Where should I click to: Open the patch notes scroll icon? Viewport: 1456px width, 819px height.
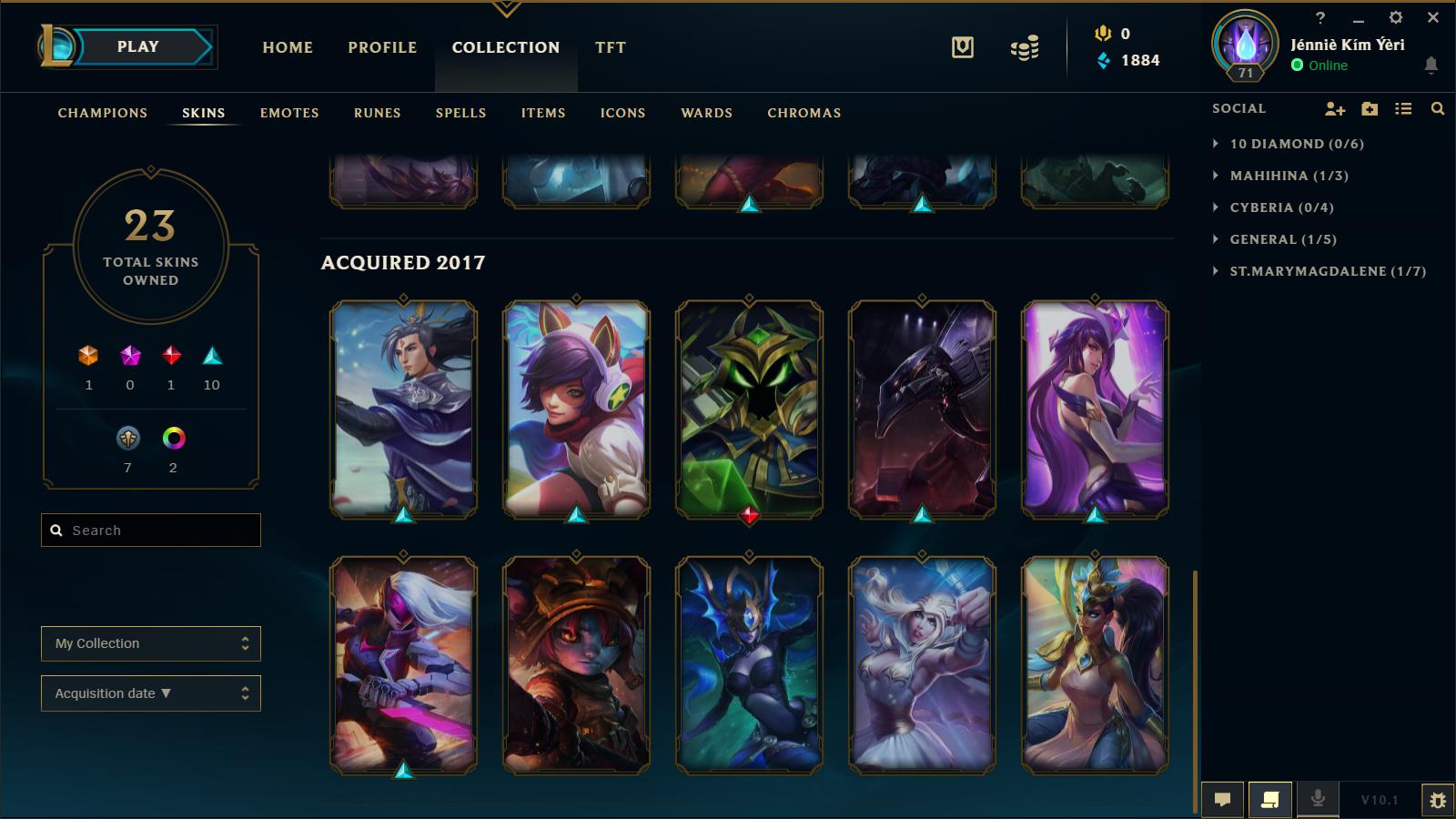pyautogui.click(x=1270, y=799)
